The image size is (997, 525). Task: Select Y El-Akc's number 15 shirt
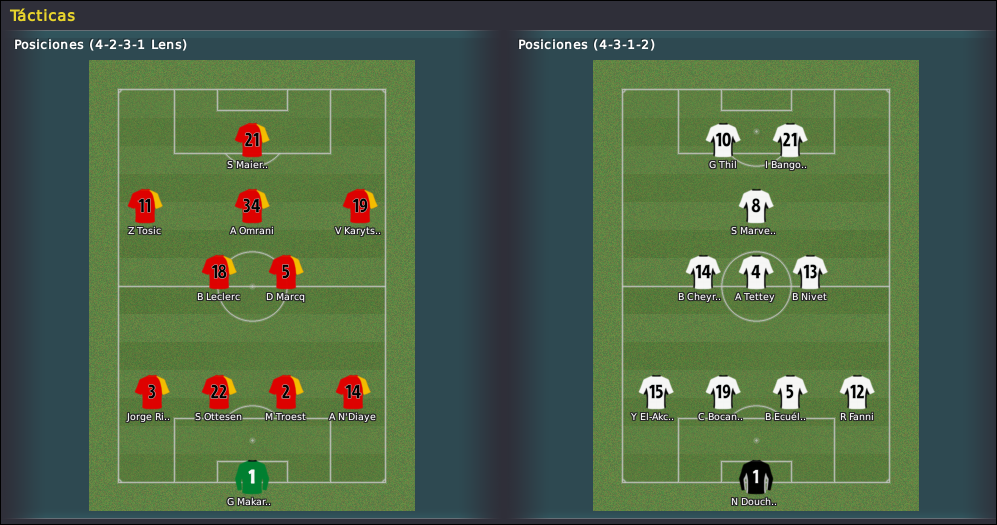pos(655,392)
